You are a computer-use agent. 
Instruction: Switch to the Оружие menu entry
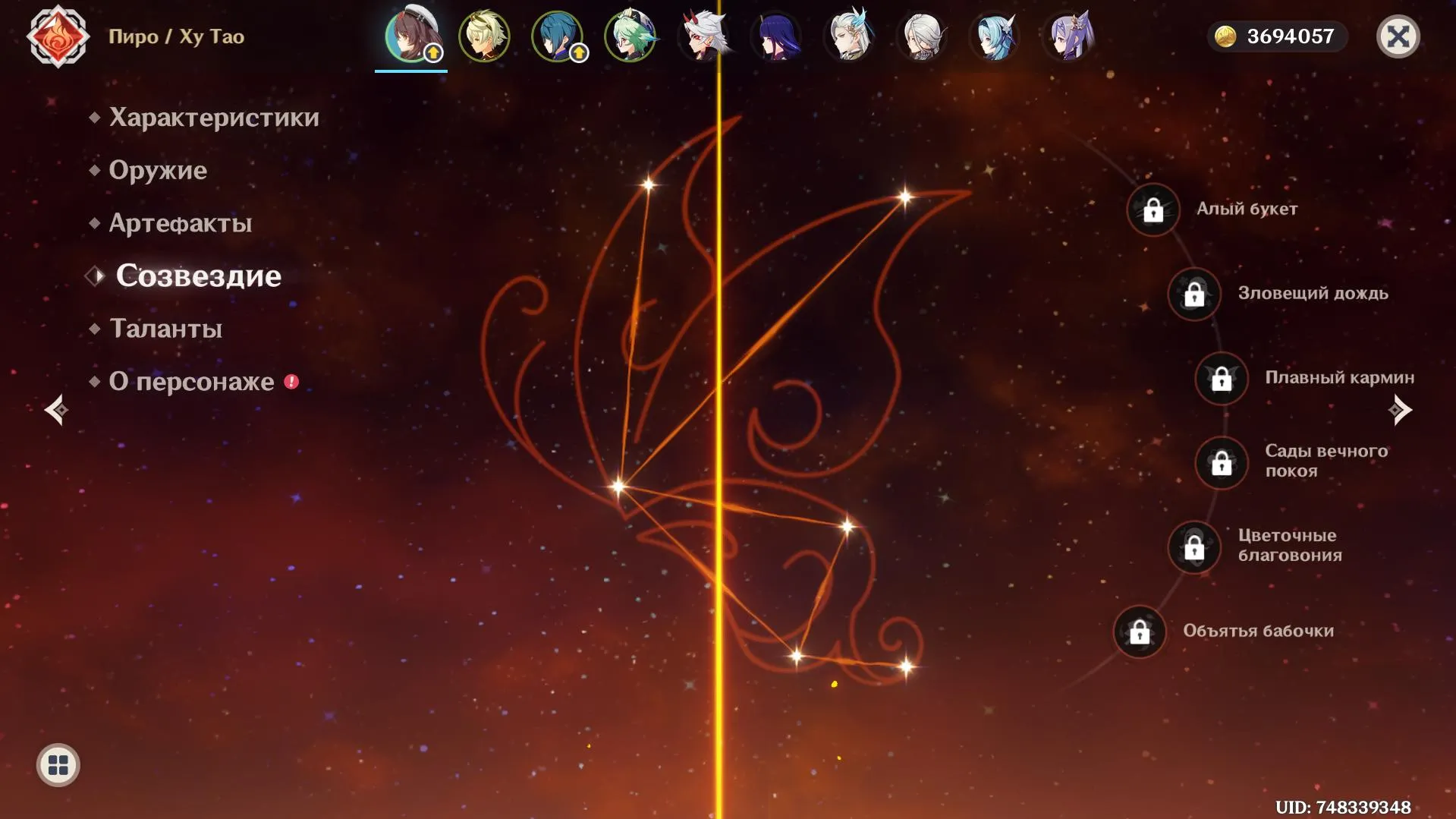point(157,170)
